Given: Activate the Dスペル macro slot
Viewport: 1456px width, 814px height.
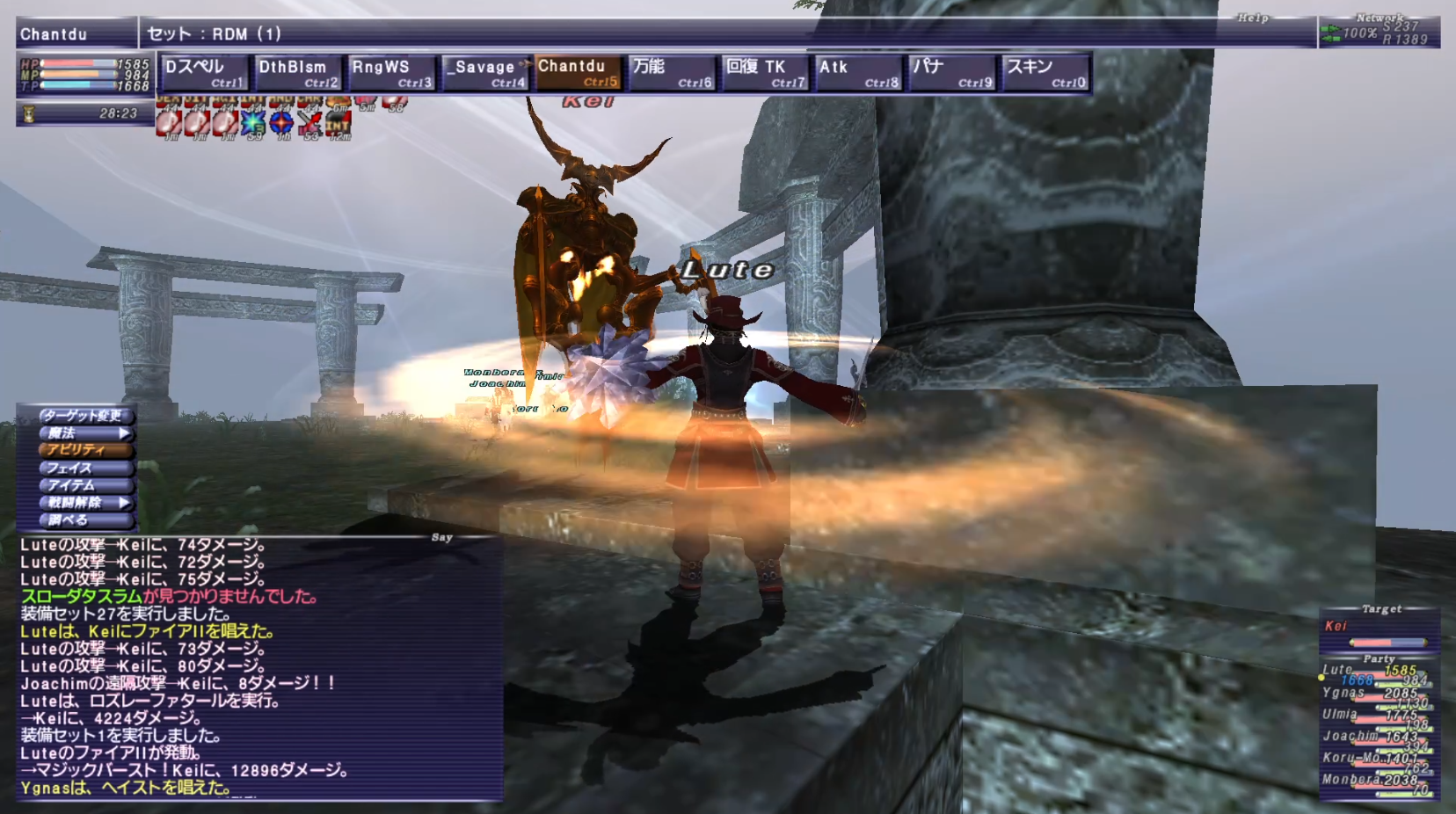Looking at the screenshot, I should 203,73.
